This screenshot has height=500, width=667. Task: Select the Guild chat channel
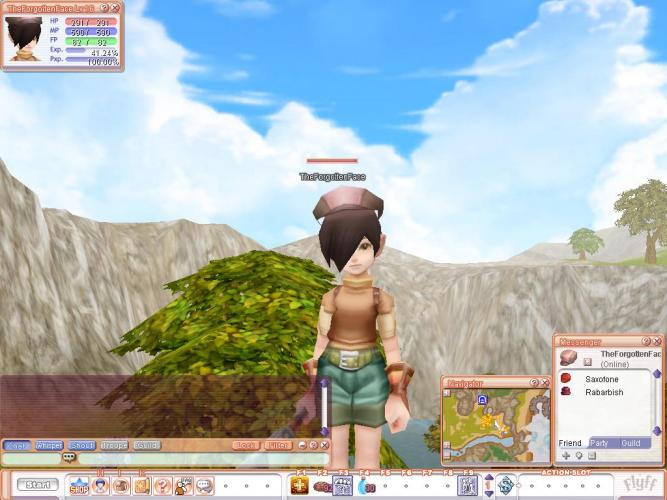[x=146, y=445]
